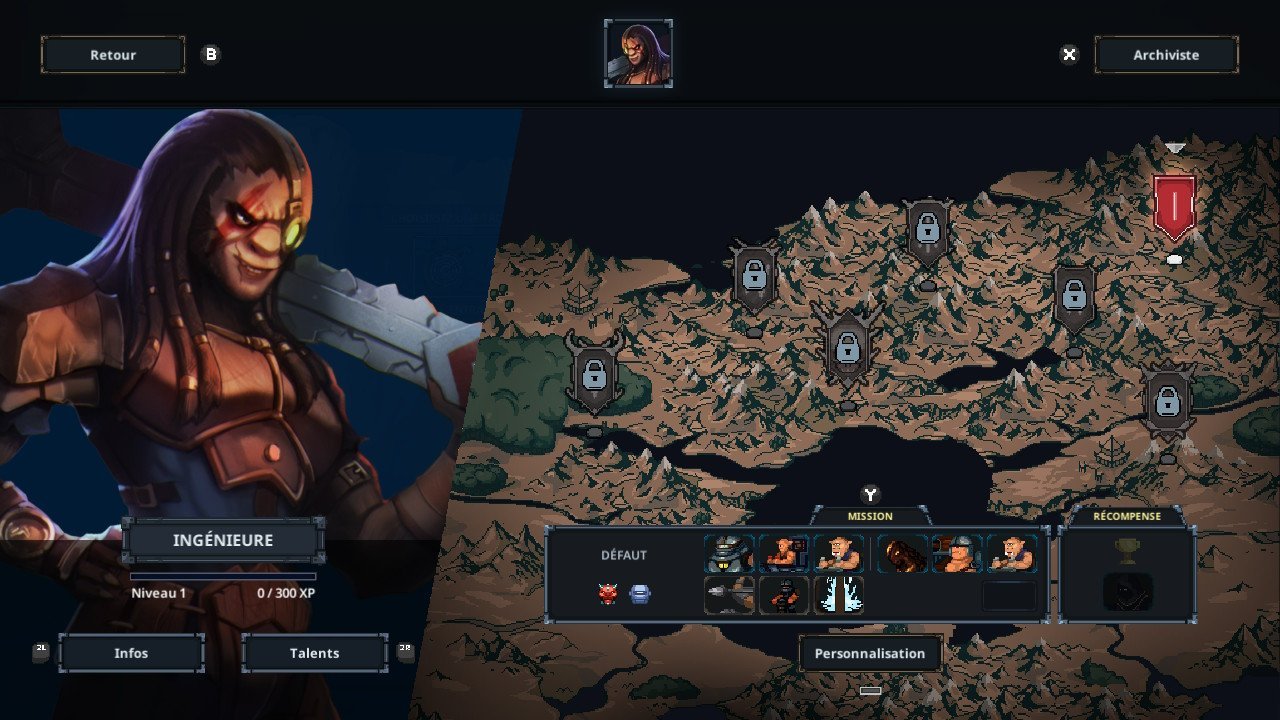Screen dimensions: 1280x720
Task: Pick the helmeted ogre unit icon
Action: (x=956, y=554)
